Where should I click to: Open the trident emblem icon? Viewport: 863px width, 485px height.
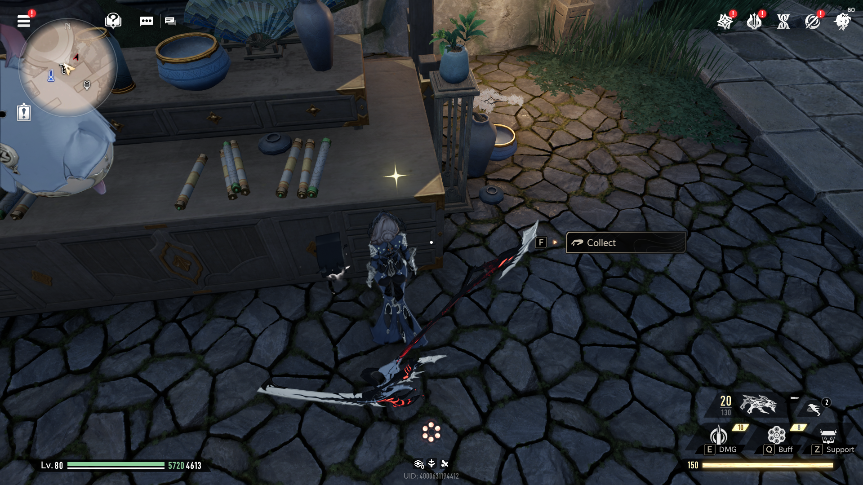[755, 21]
